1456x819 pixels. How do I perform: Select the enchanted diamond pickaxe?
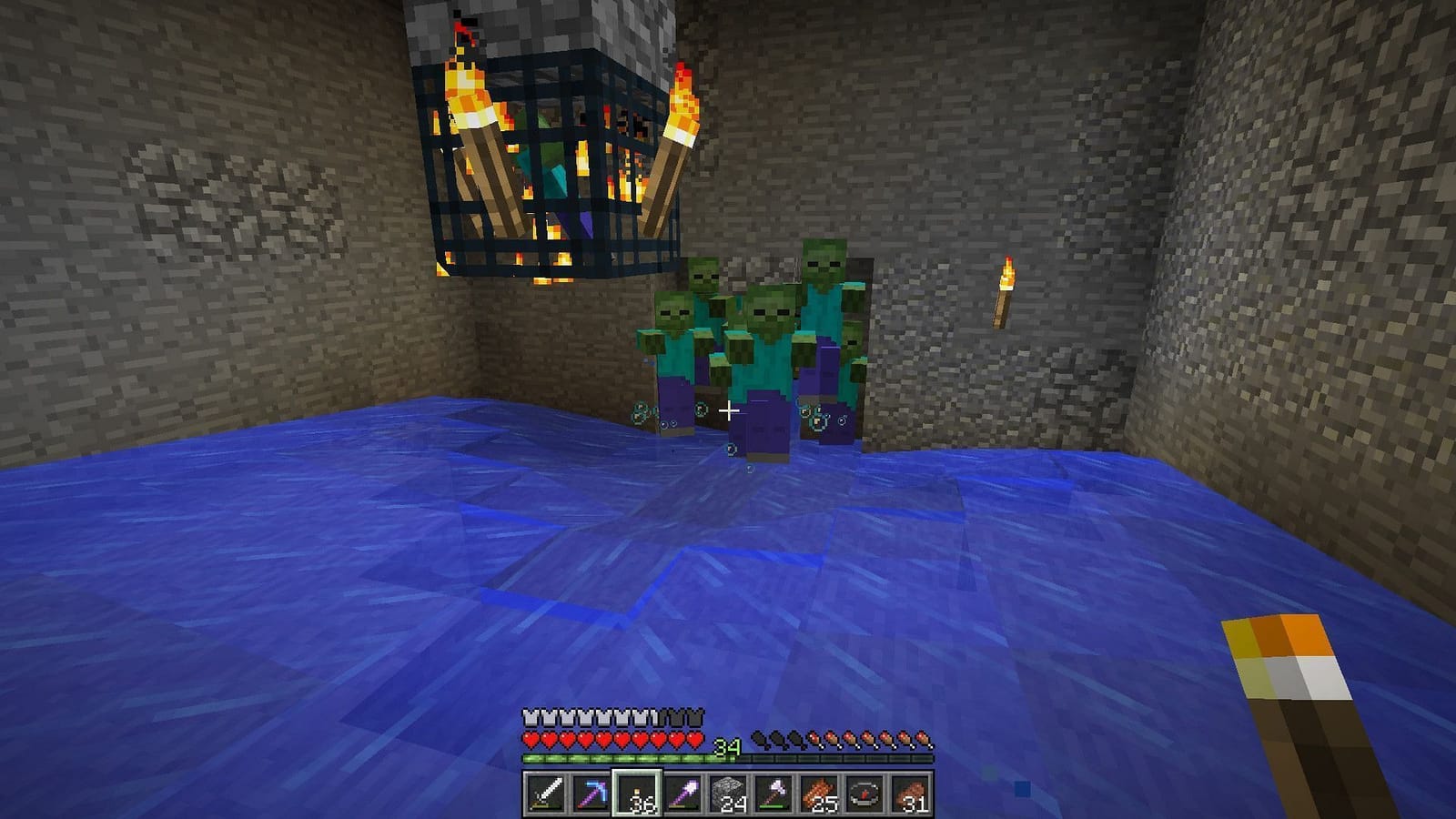coord(593,792)
